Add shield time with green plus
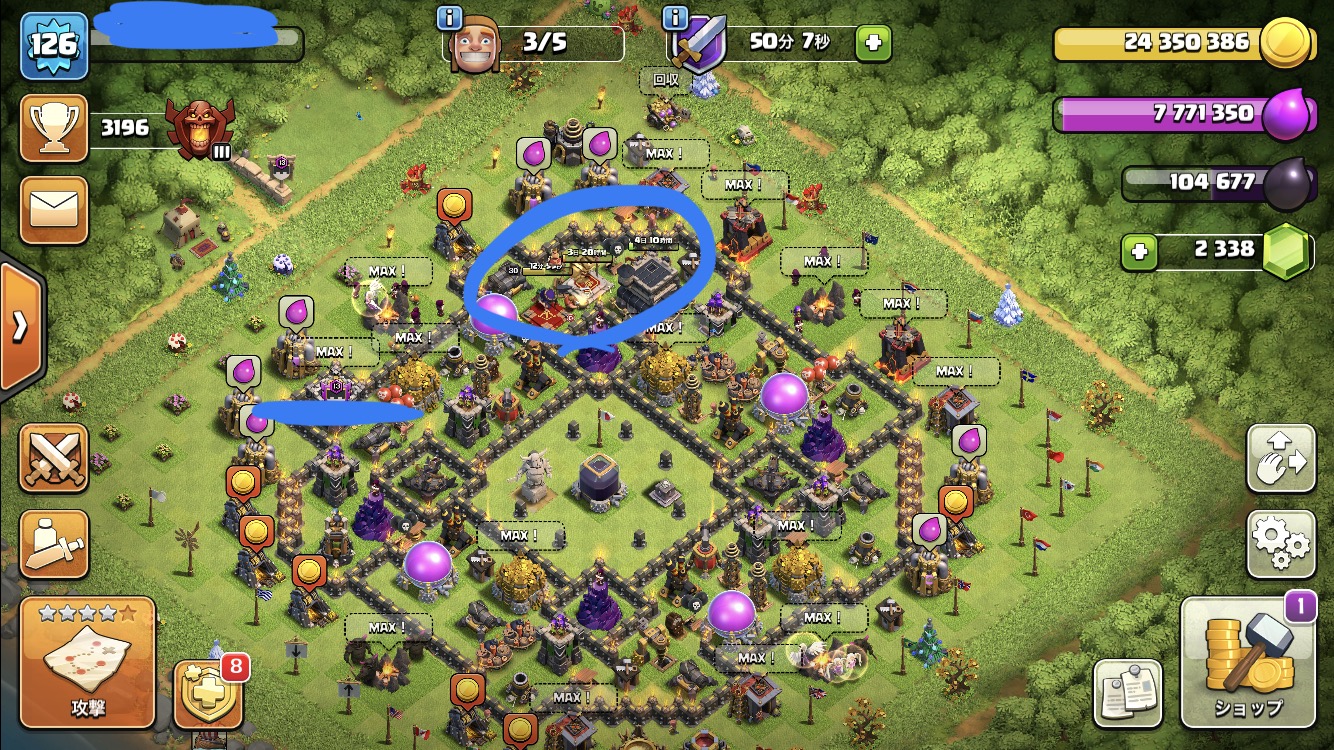The width and height of the screenshot is (1334, 750). (872, 43)
